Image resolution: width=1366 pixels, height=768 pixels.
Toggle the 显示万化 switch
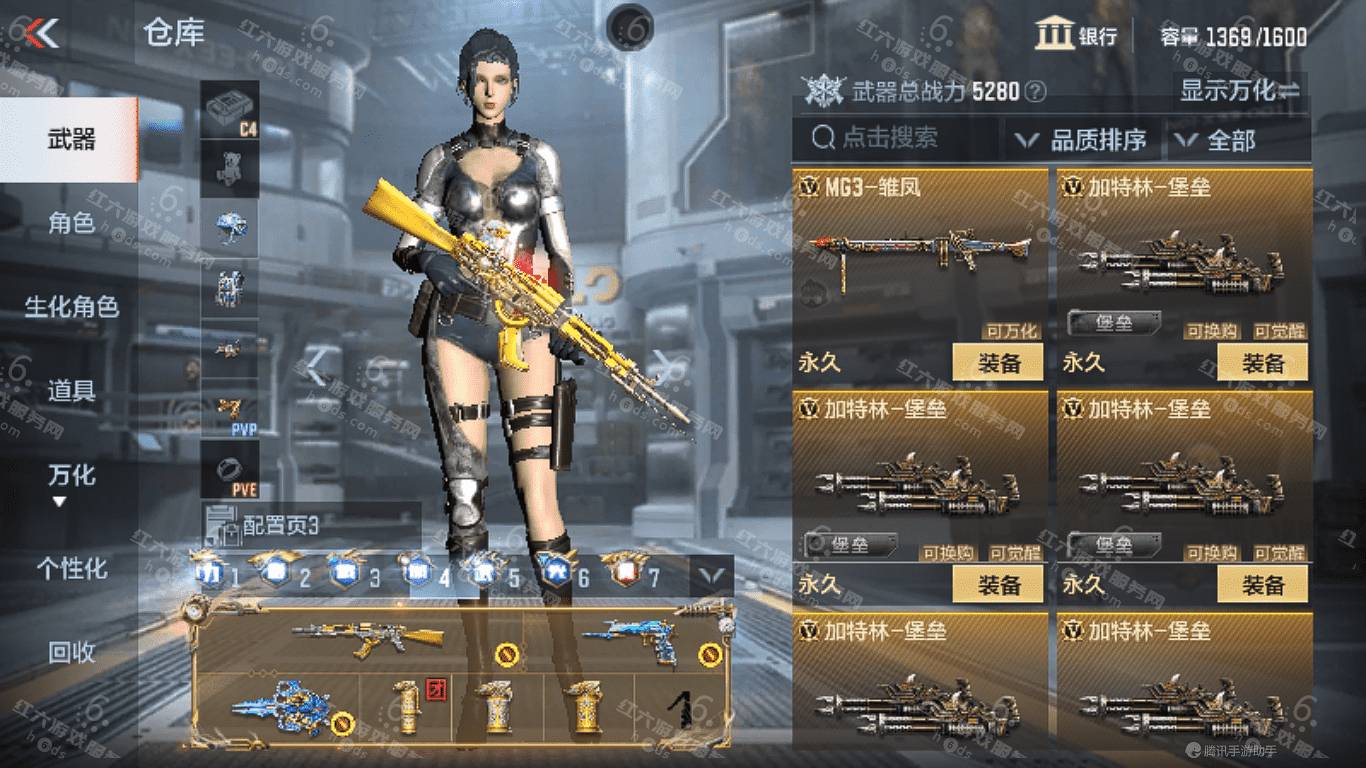(1240, 92)
